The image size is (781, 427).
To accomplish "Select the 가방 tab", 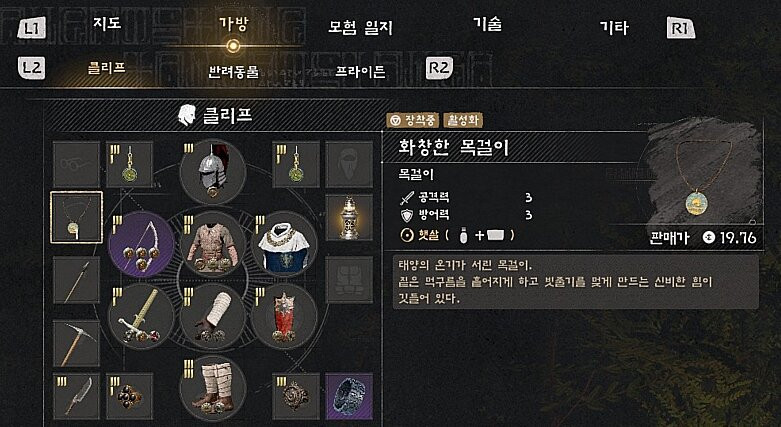I will tap(233, 23).
